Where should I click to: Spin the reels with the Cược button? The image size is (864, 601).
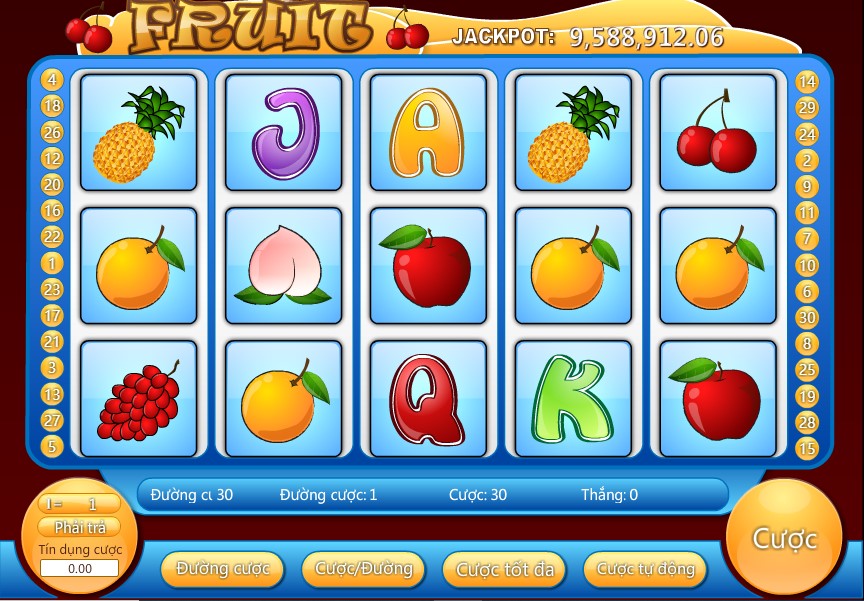point(784,539)
